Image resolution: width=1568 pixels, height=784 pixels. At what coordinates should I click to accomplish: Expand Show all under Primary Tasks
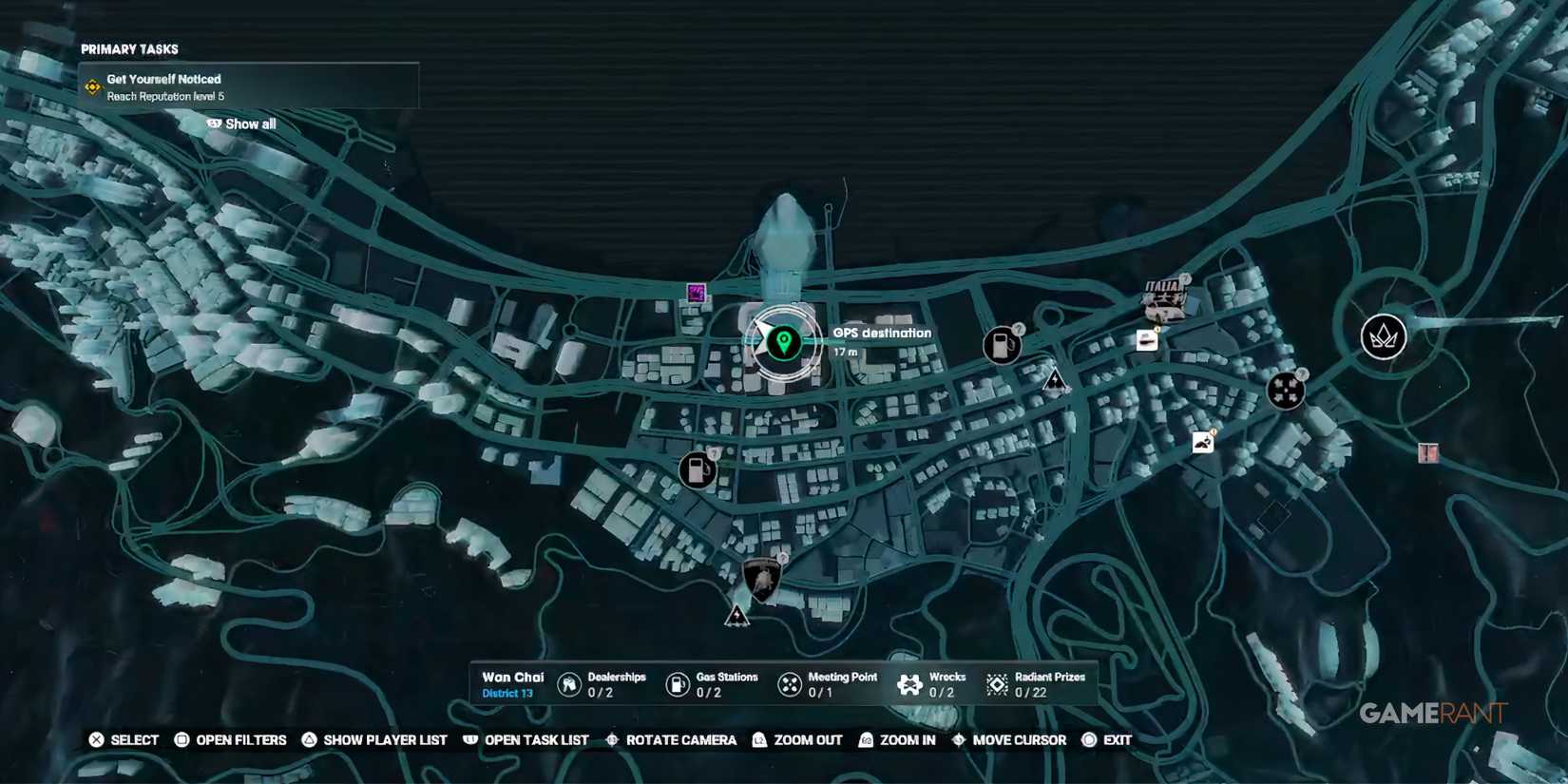pyautogui.click(x=240, y=124)
